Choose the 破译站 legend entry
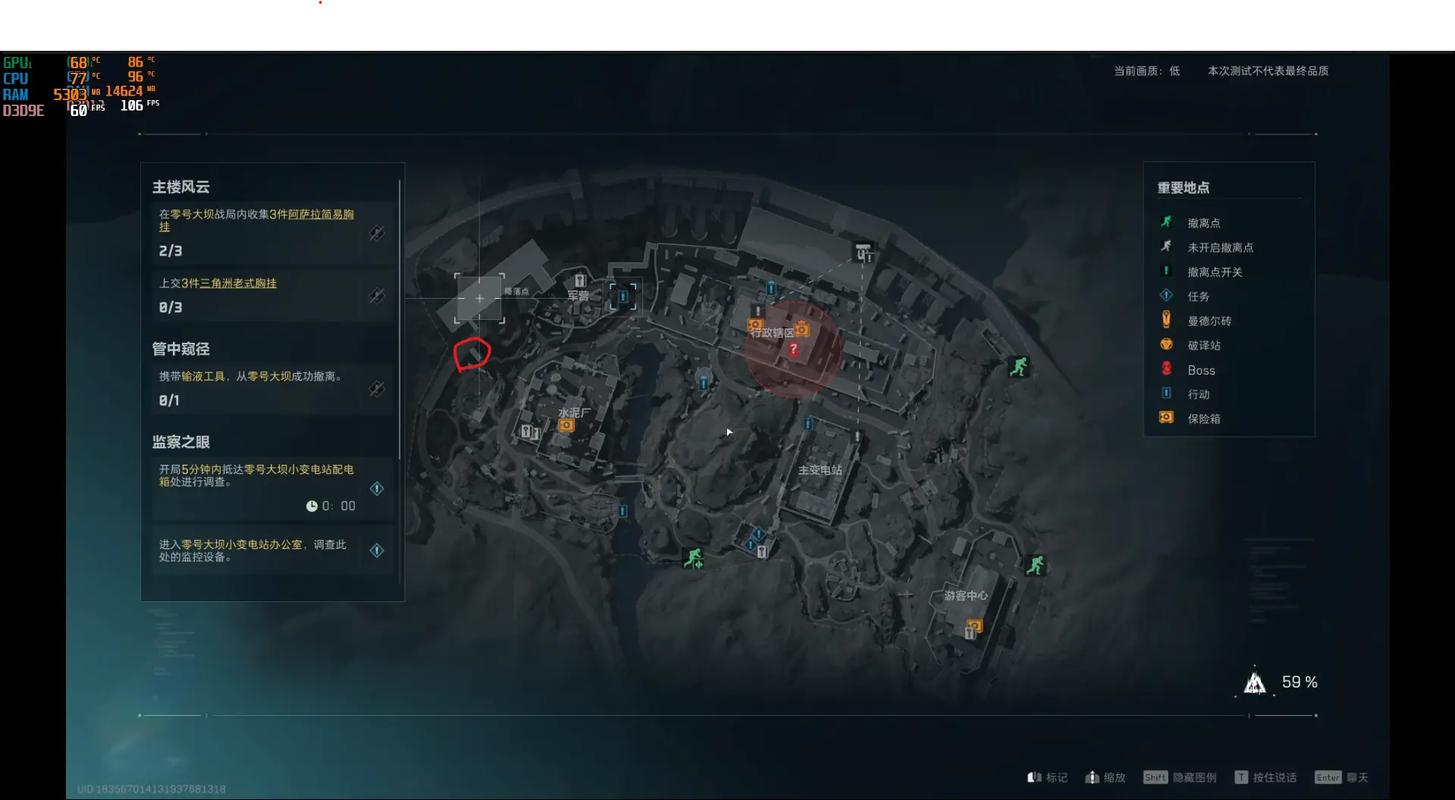Viewport: 1455px width, 800px height. 1203,345
